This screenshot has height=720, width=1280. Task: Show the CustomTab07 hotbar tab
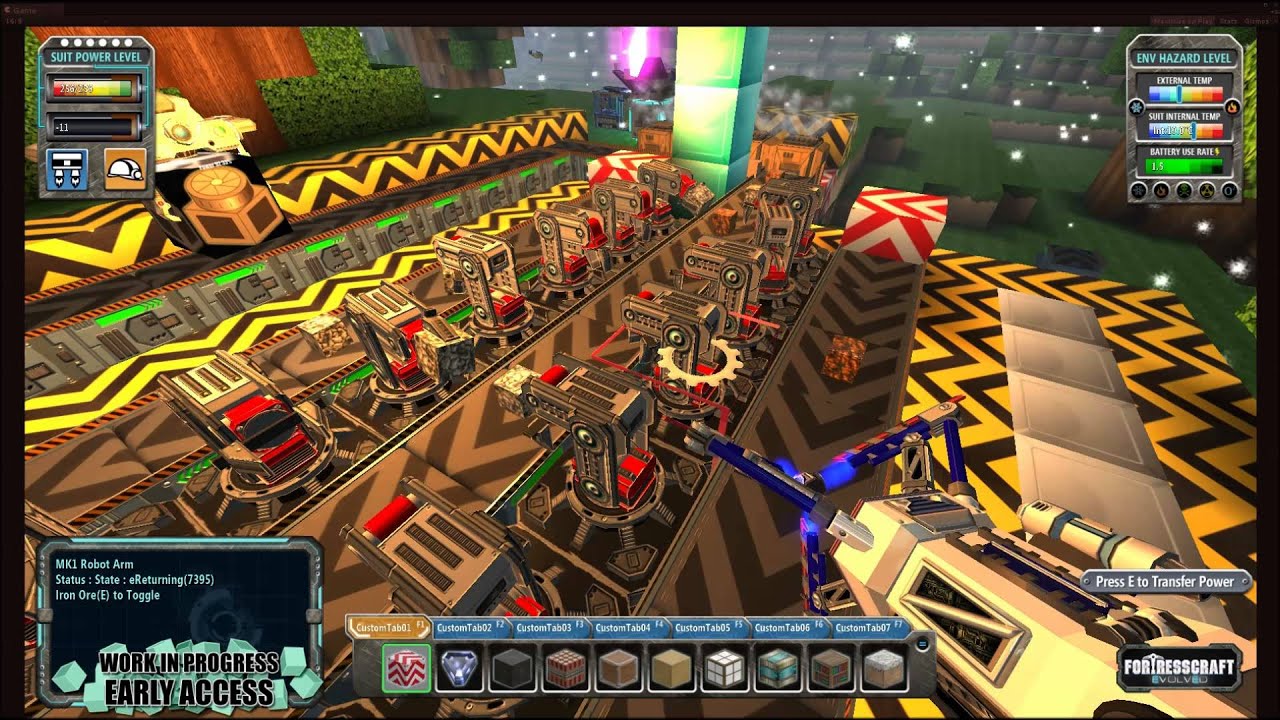(866, 628)
